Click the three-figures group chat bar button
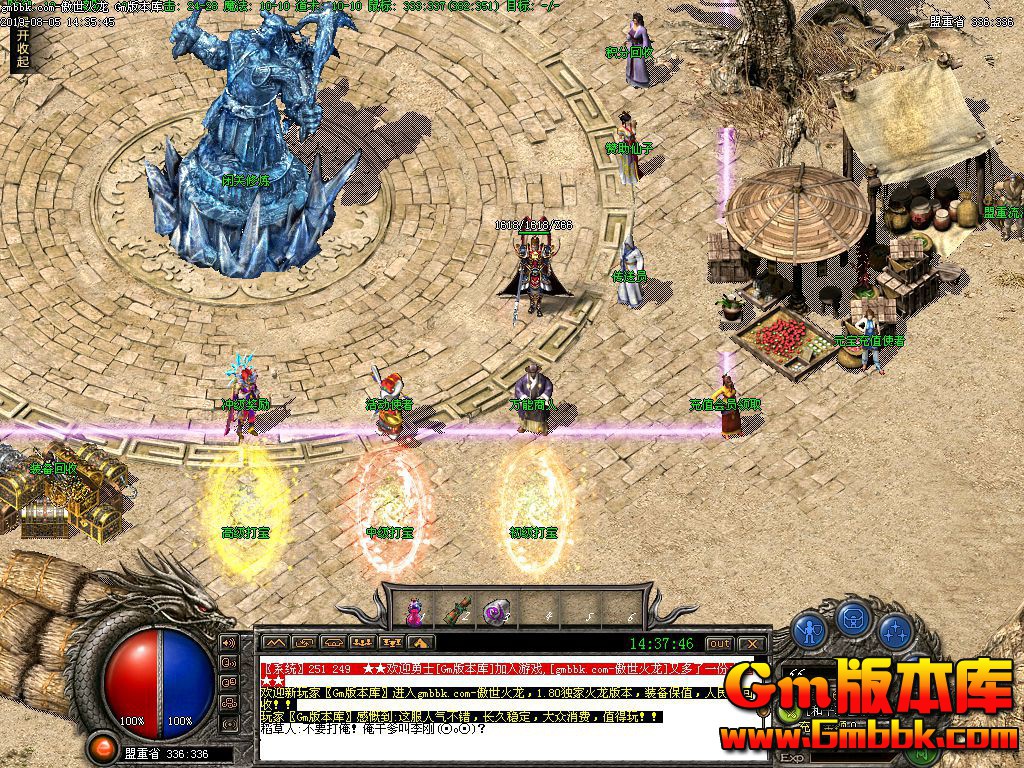Image resolution: width=1024 pixels, height=768 pixels. coord(363,643)
